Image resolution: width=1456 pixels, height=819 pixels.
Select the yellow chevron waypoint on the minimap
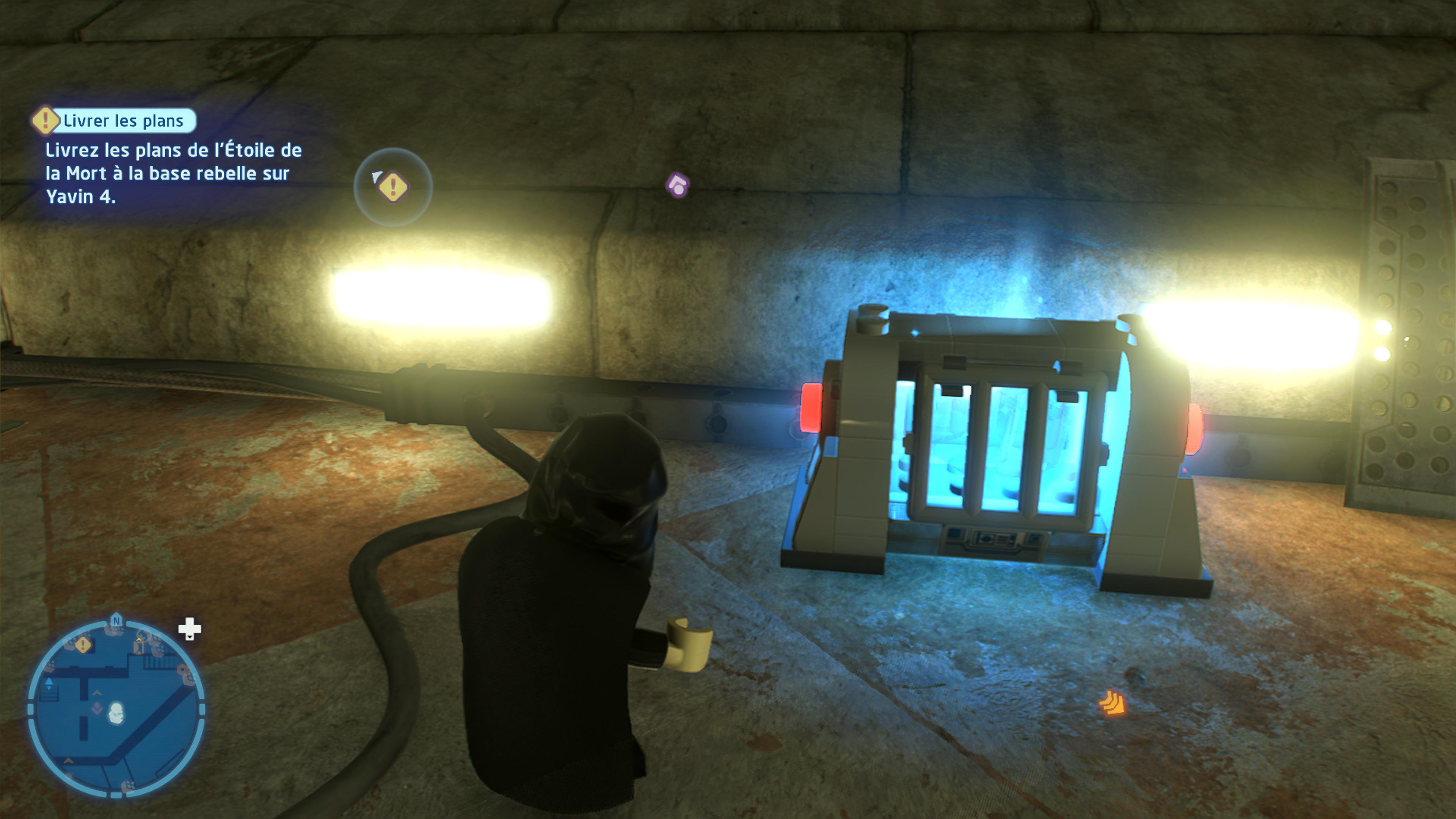click(x=138, y=640)
